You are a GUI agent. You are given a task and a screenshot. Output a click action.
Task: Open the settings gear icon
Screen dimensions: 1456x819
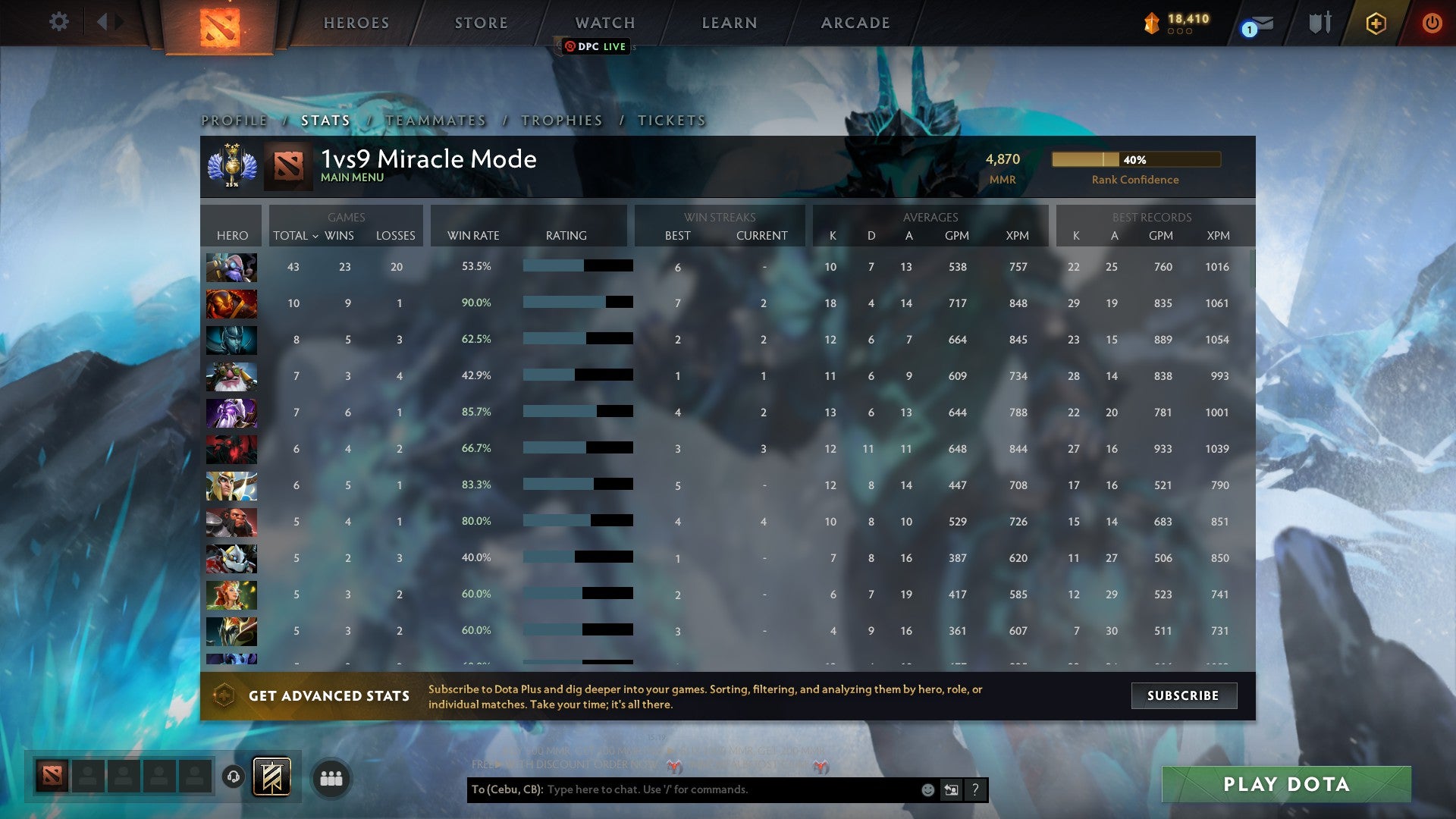[58, 22]
